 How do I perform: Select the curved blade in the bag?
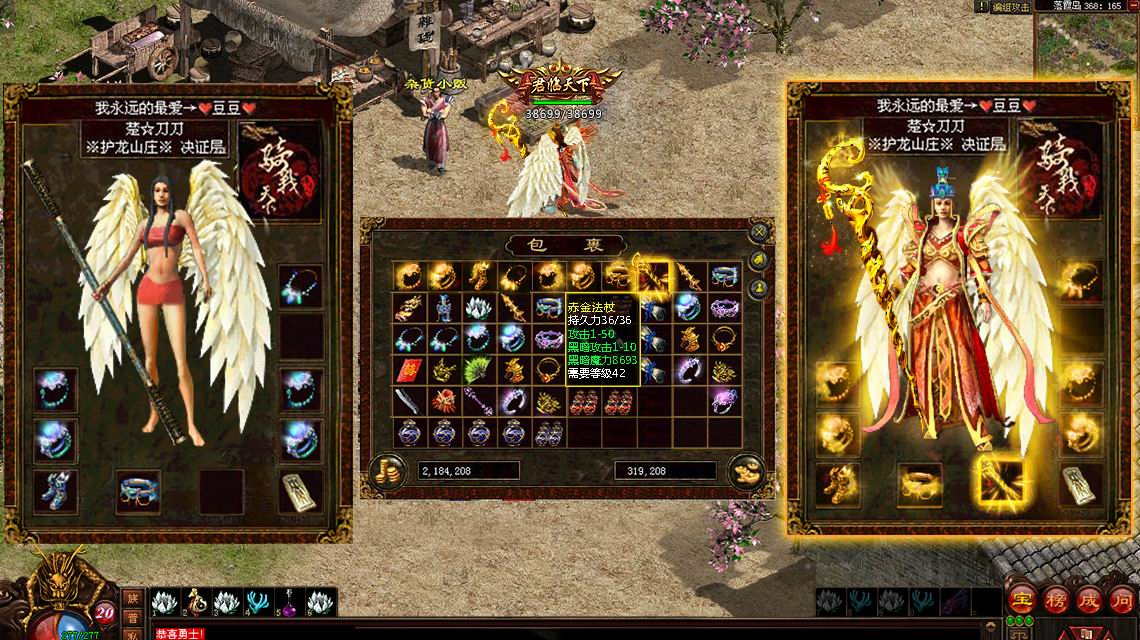click(407, 401)
